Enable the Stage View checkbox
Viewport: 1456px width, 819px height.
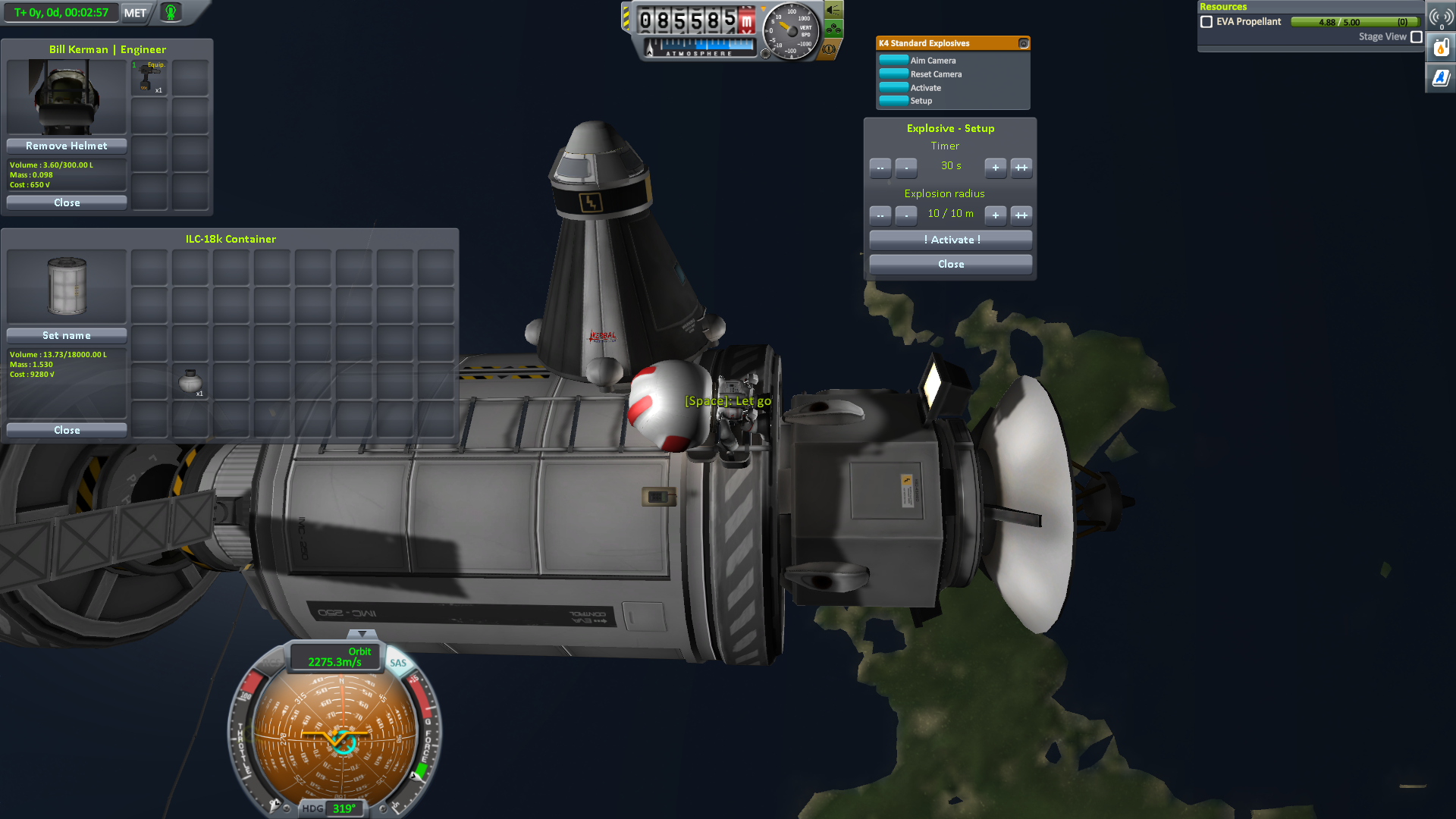(1416, 36)
